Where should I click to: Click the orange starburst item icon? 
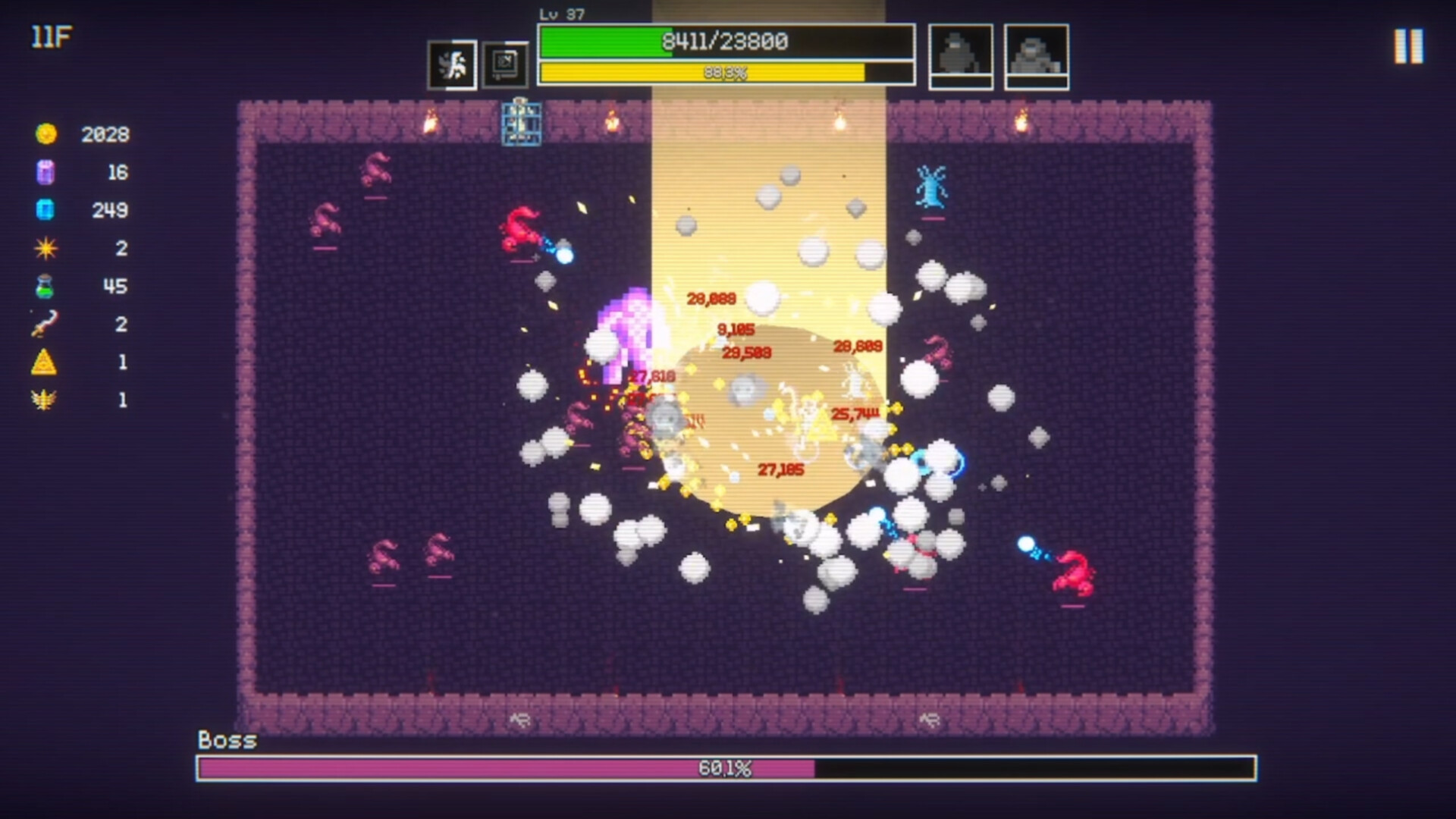[45, 248]
